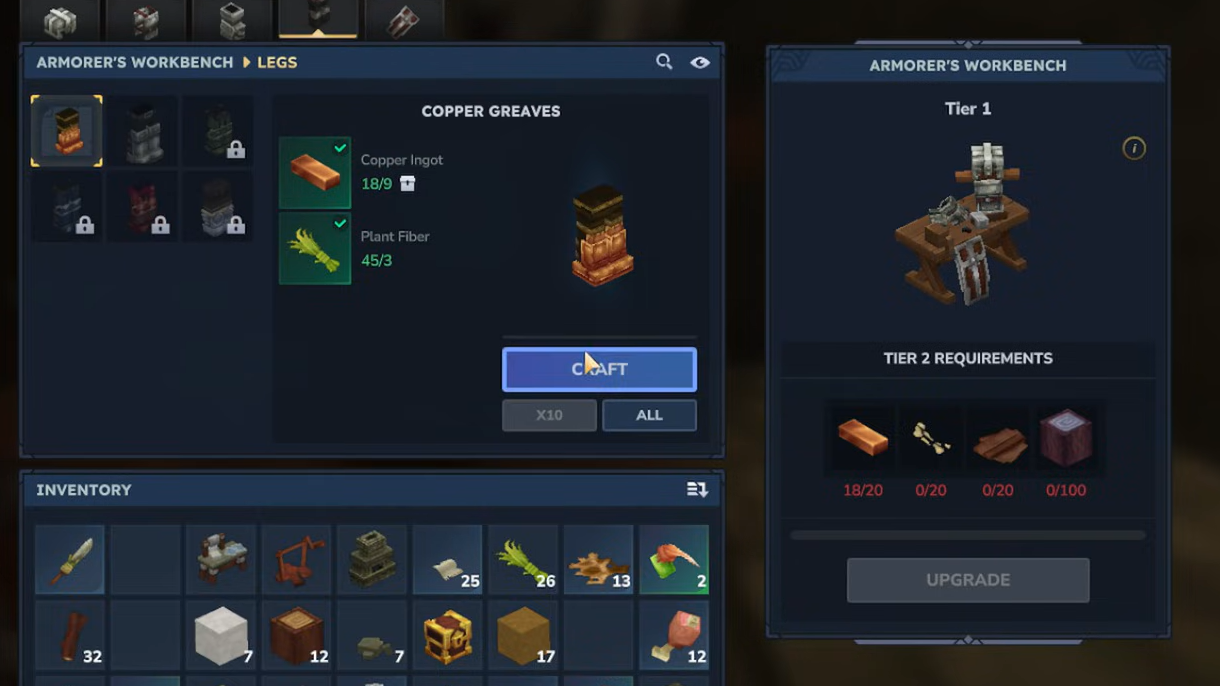Screen dimensions: 1220x686
Task: Click the Plant Fiber ingredient slot
Action: [x=315, y=248]
